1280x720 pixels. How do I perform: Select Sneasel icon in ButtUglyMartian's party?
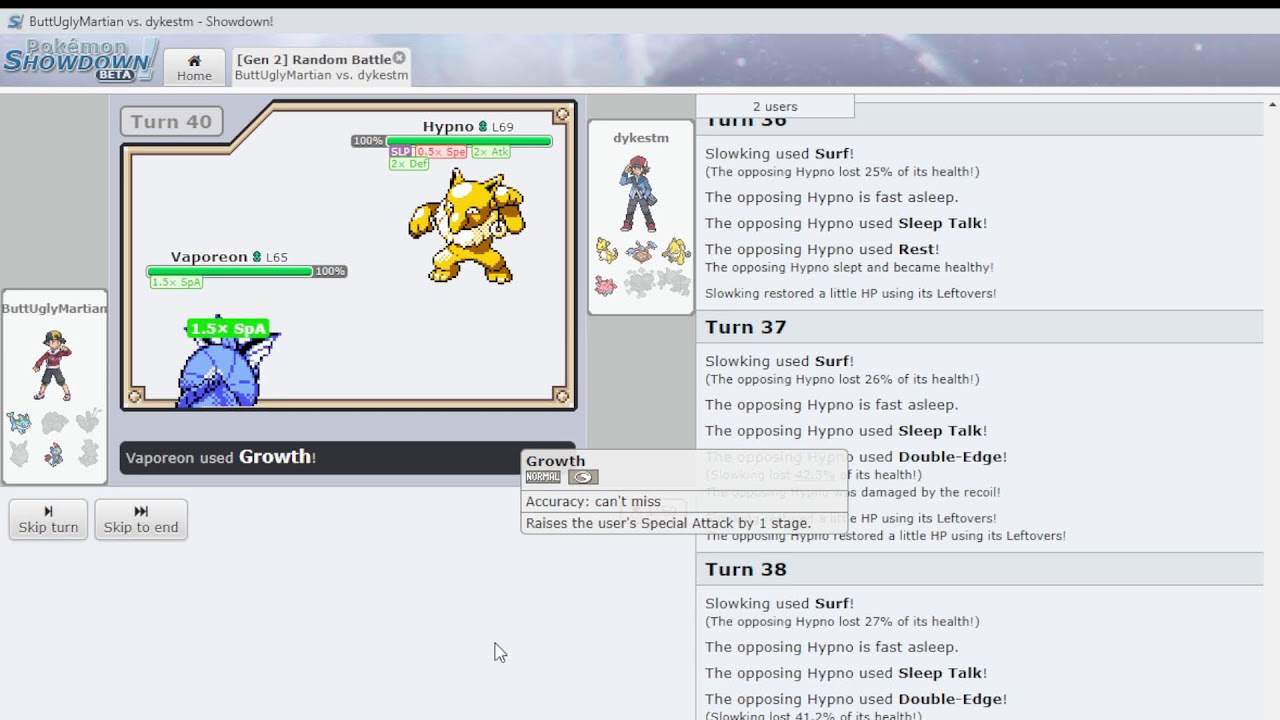coord(54,454)
